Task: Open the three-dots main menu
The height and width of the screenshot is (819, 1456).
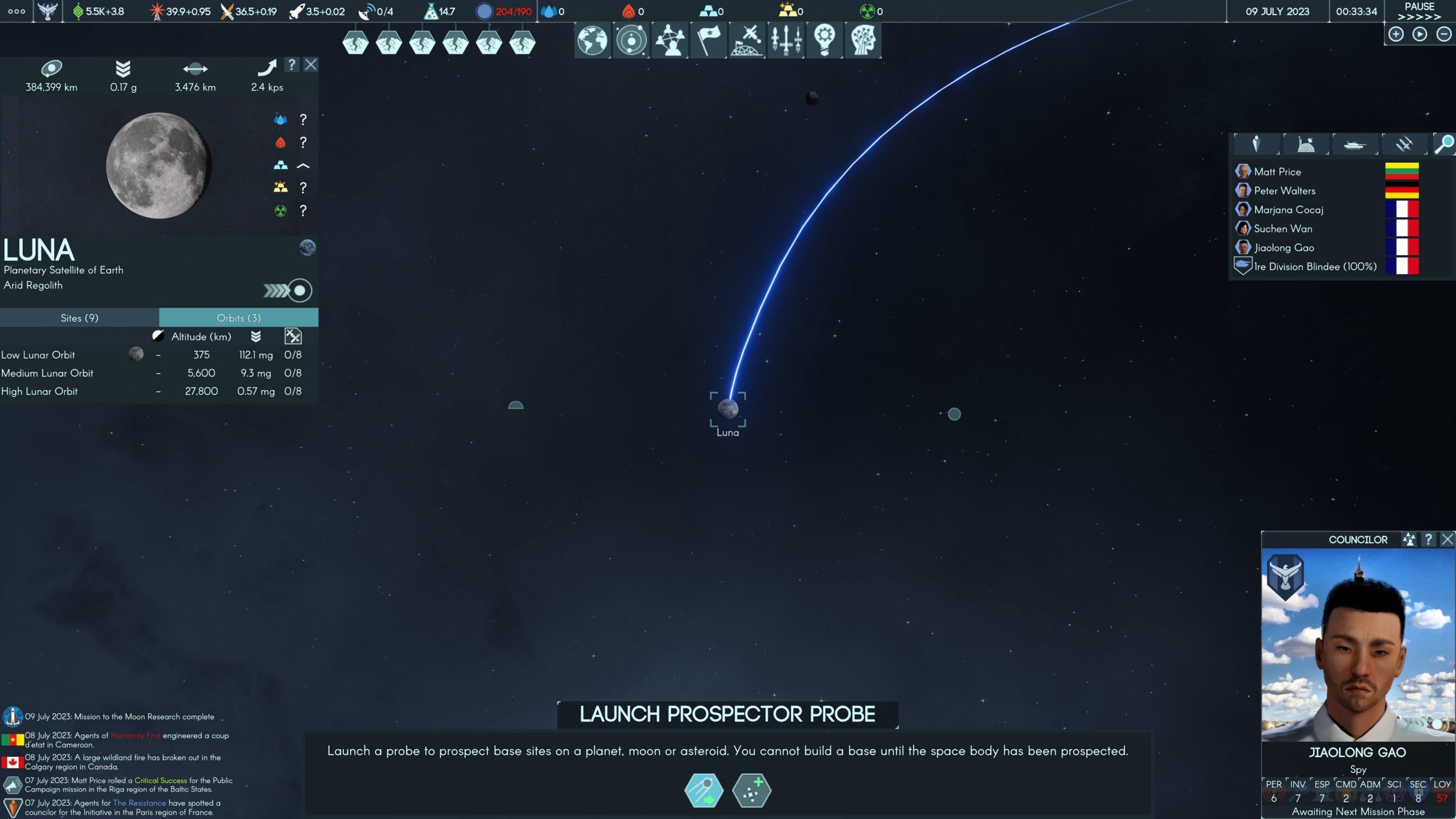Action: pos(16,11)
